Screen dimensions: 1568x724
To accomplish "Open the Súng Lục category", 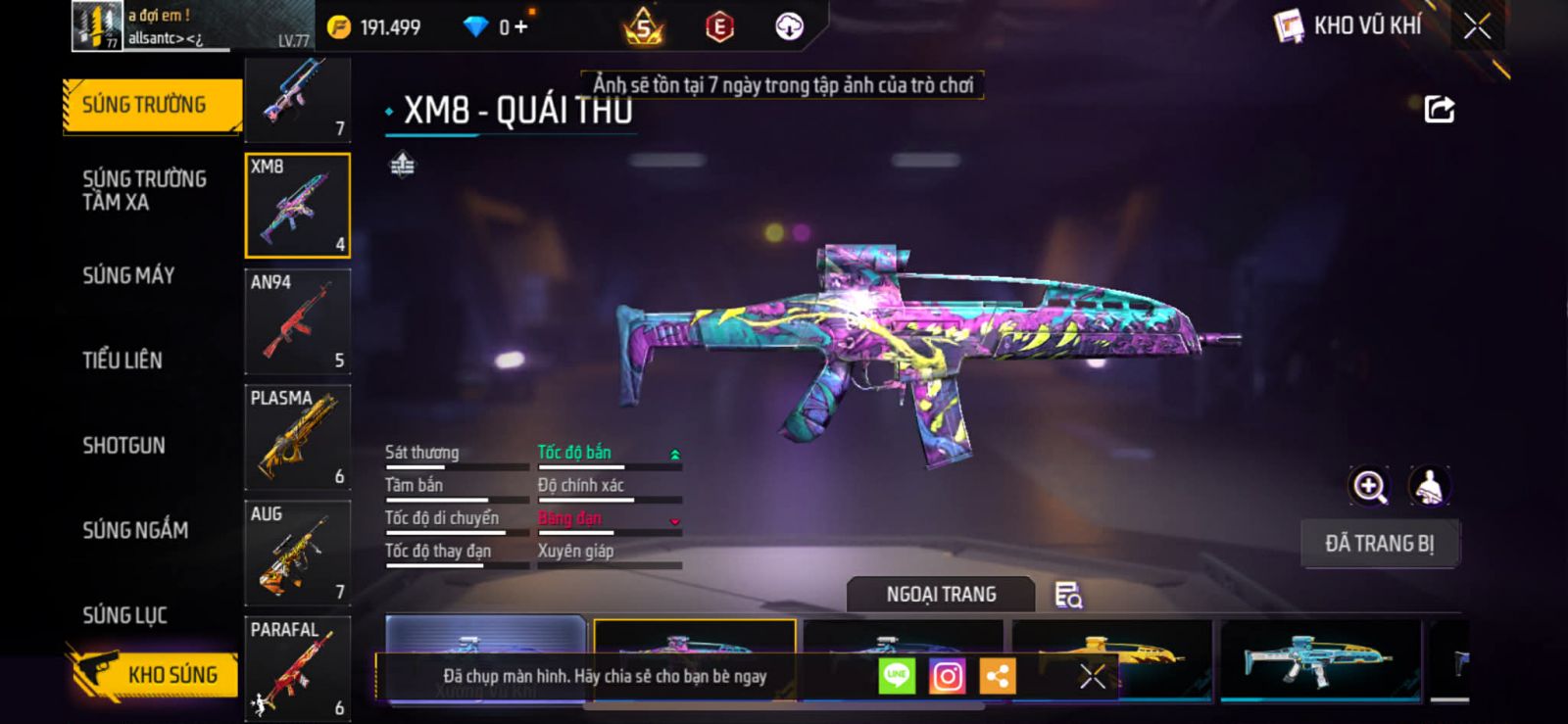I will coord(124,615).
